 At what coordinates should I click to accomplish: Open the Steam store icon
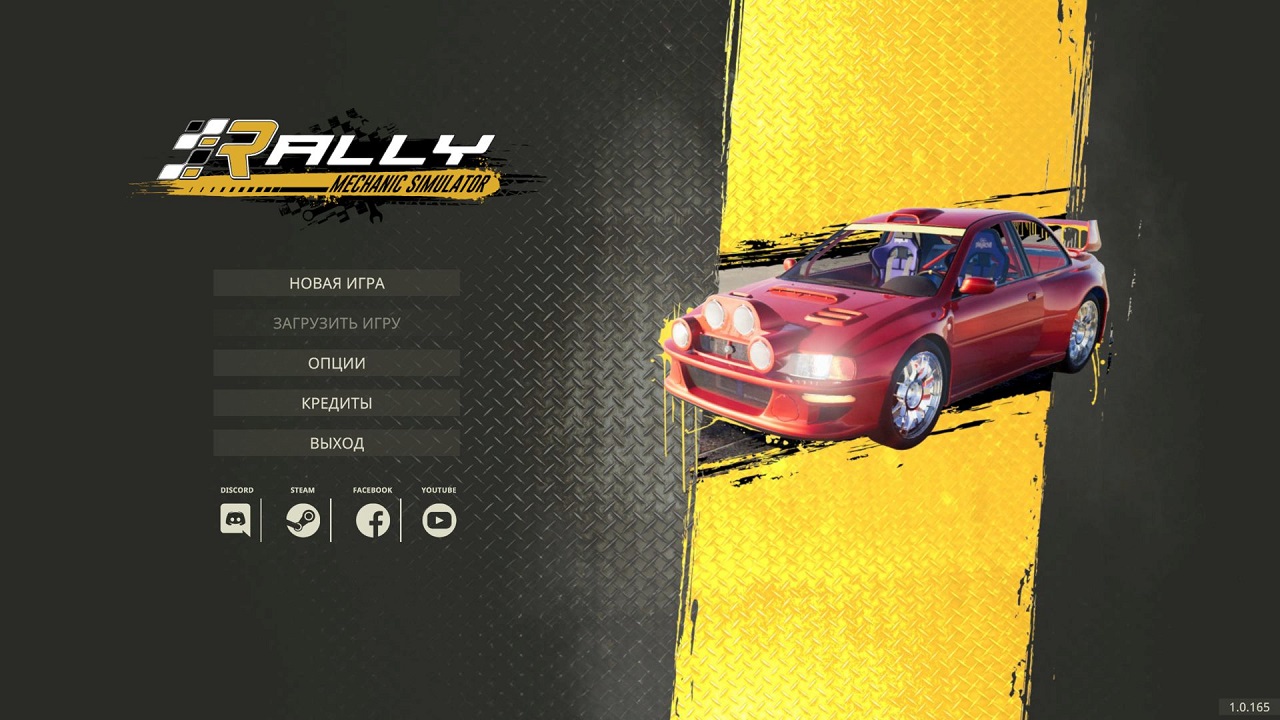pos(303,520)
